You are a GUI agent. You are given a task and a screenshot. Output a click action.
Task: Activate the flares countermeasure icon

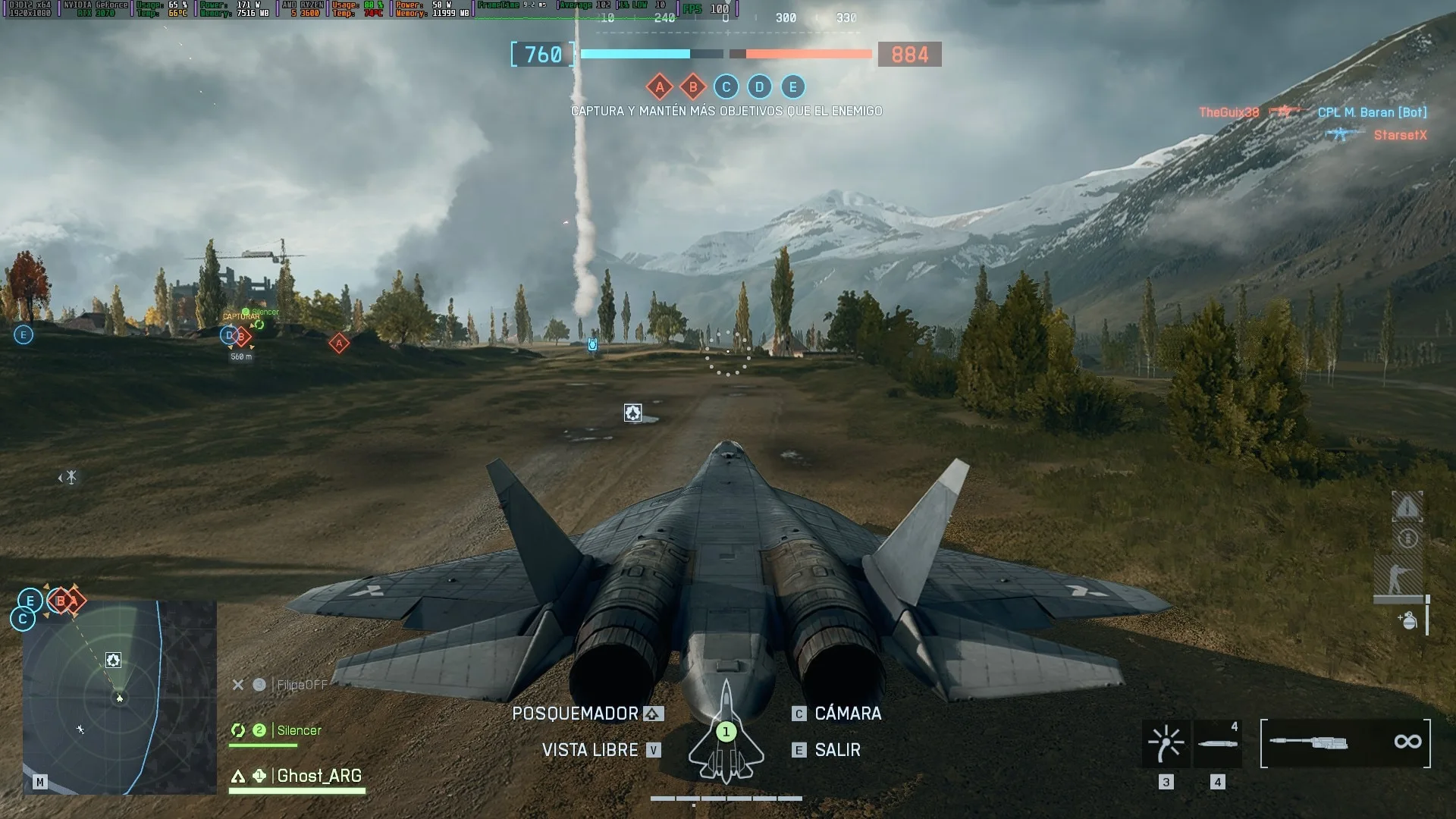1166,743
